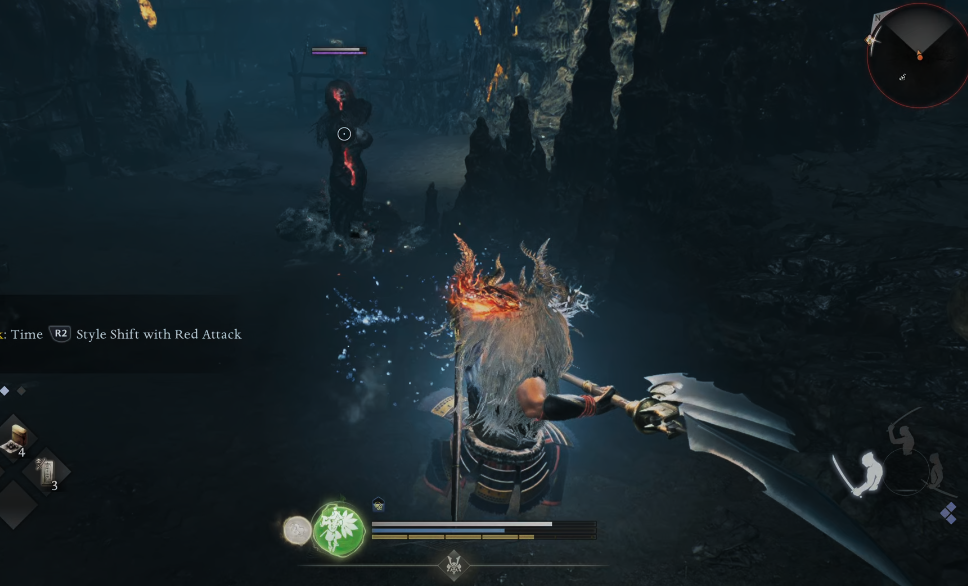Image resolution: width=968 pixels, height=586 pixels.
Task: Click the pale secondary guardian spirit orb
Action: point(296,530)
